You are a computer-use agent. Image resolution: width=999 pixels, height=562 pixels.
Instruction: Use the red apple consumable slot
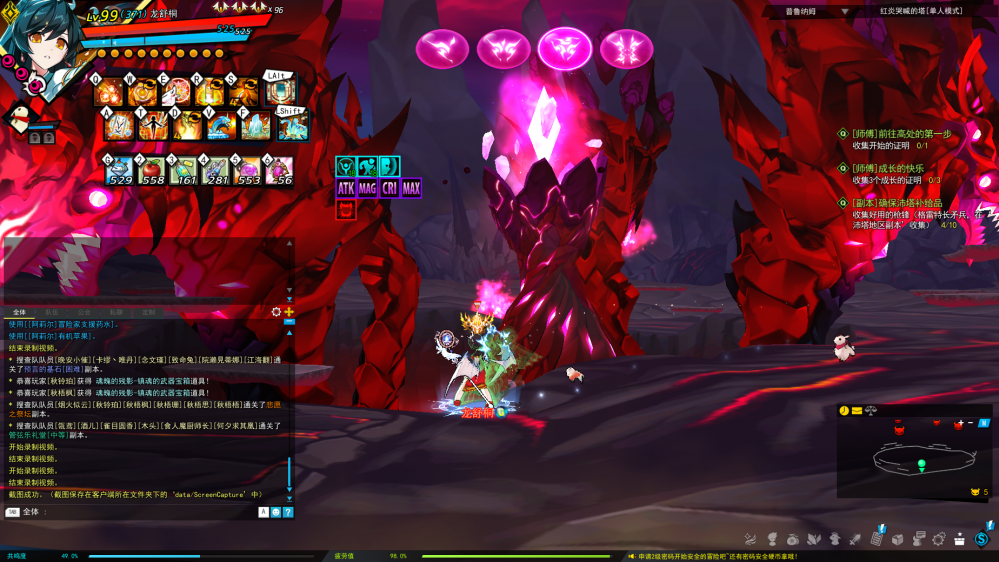152,171
